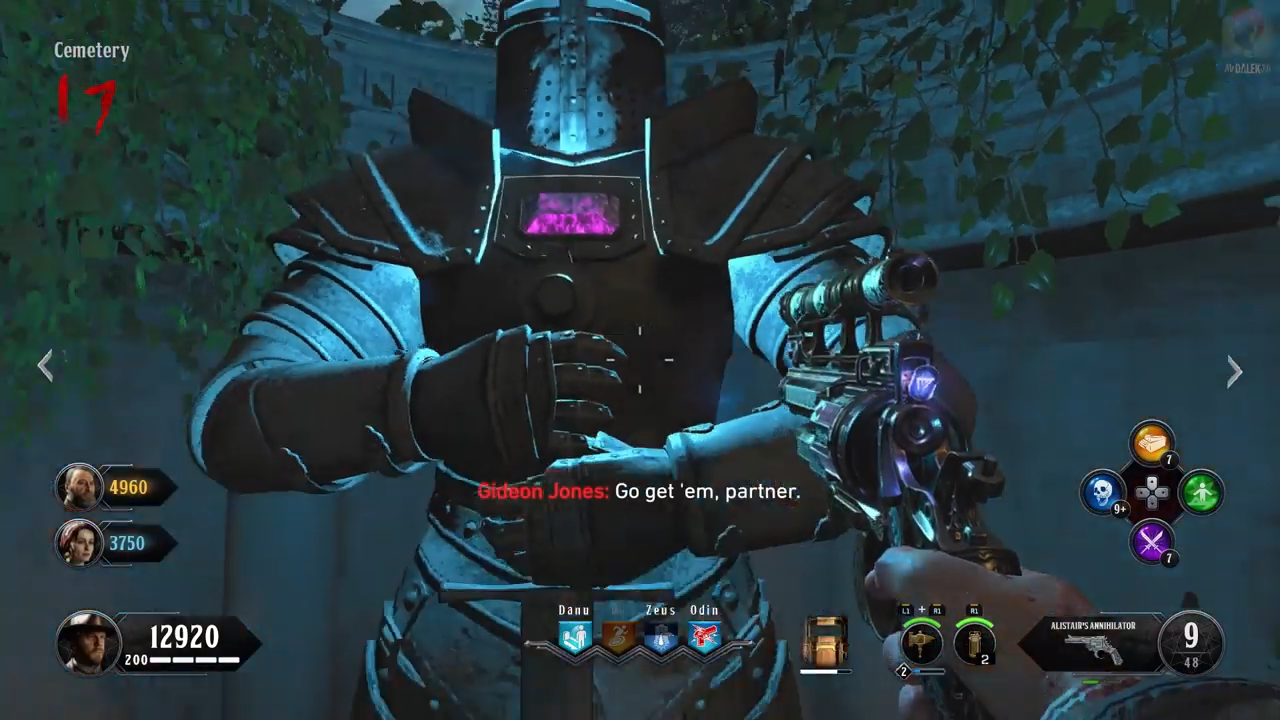Activate the Zeus perk icon

661,637
